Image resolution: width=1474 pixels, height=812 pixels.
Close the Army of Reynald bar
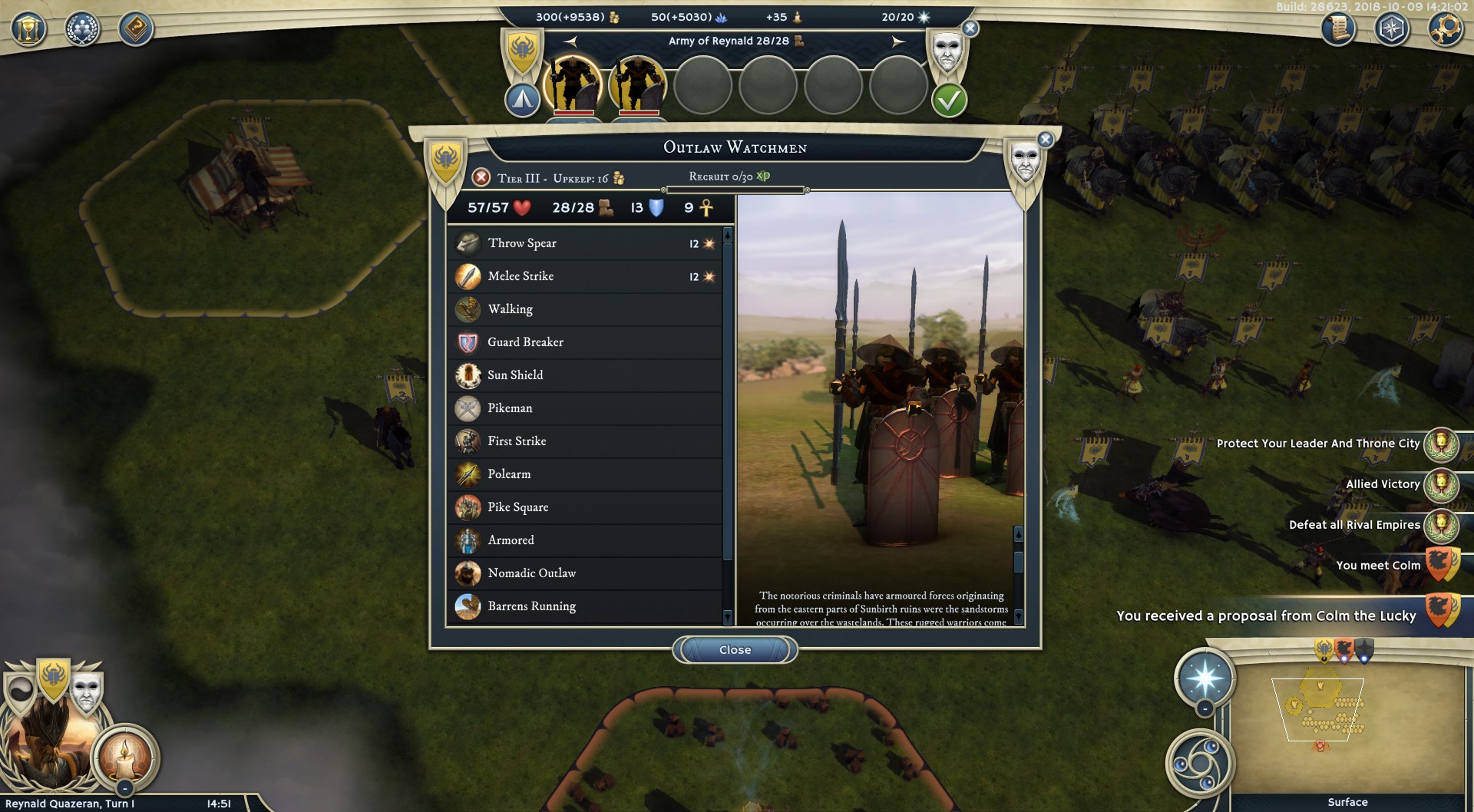[970, 29]
